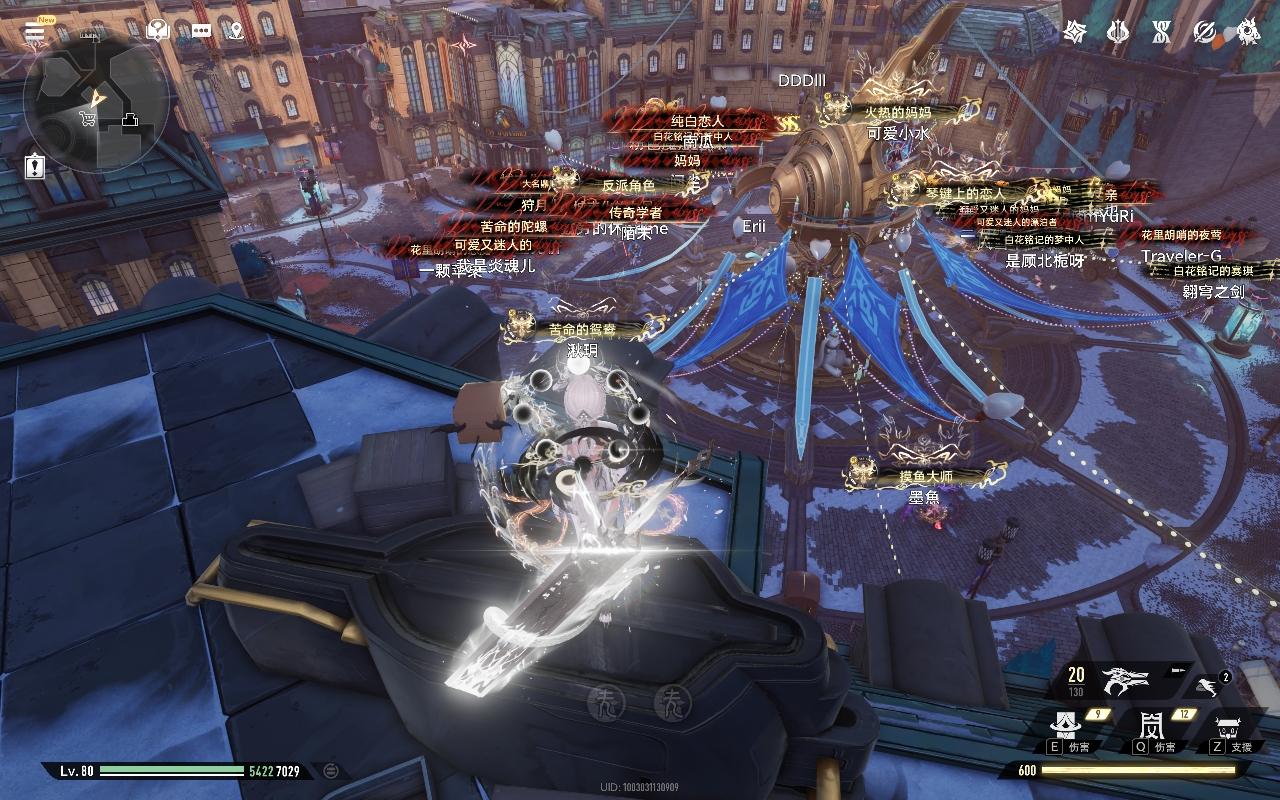Viewport: 1280px width, 800px height.
Task: Click the sword-in-circle icon
Action: pyautogui.click(x=1205, y=31)
